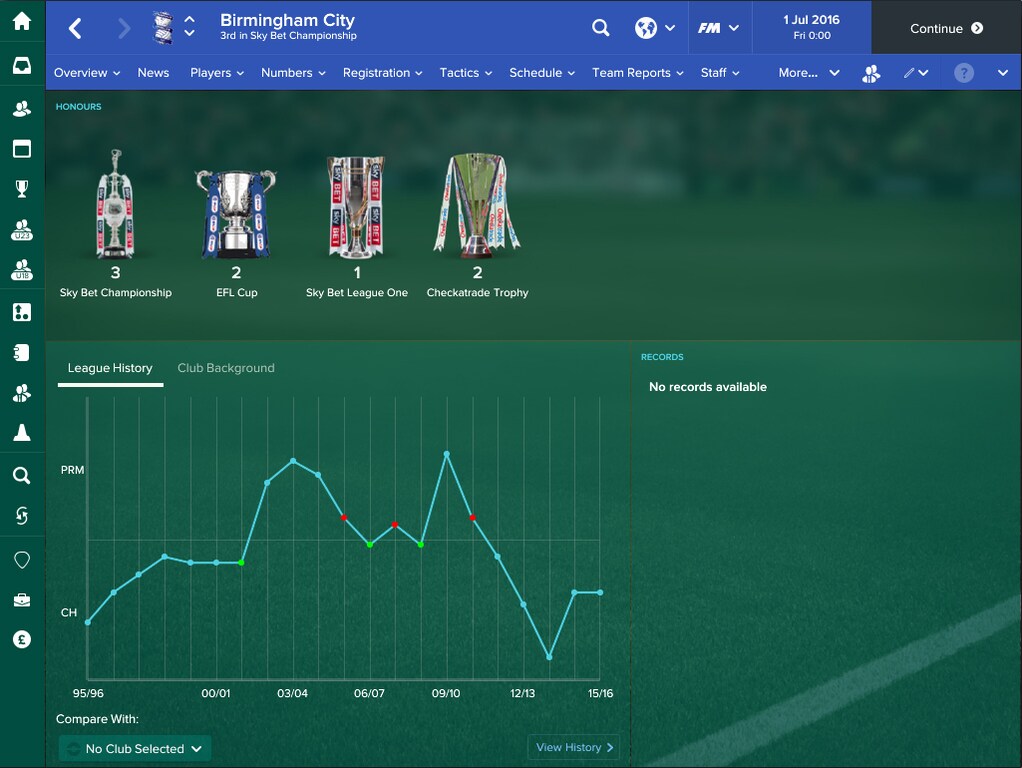Viewport: 1022px width, 768px height.
Task: Open the Schedule menu
Action: tap(542, 73)
